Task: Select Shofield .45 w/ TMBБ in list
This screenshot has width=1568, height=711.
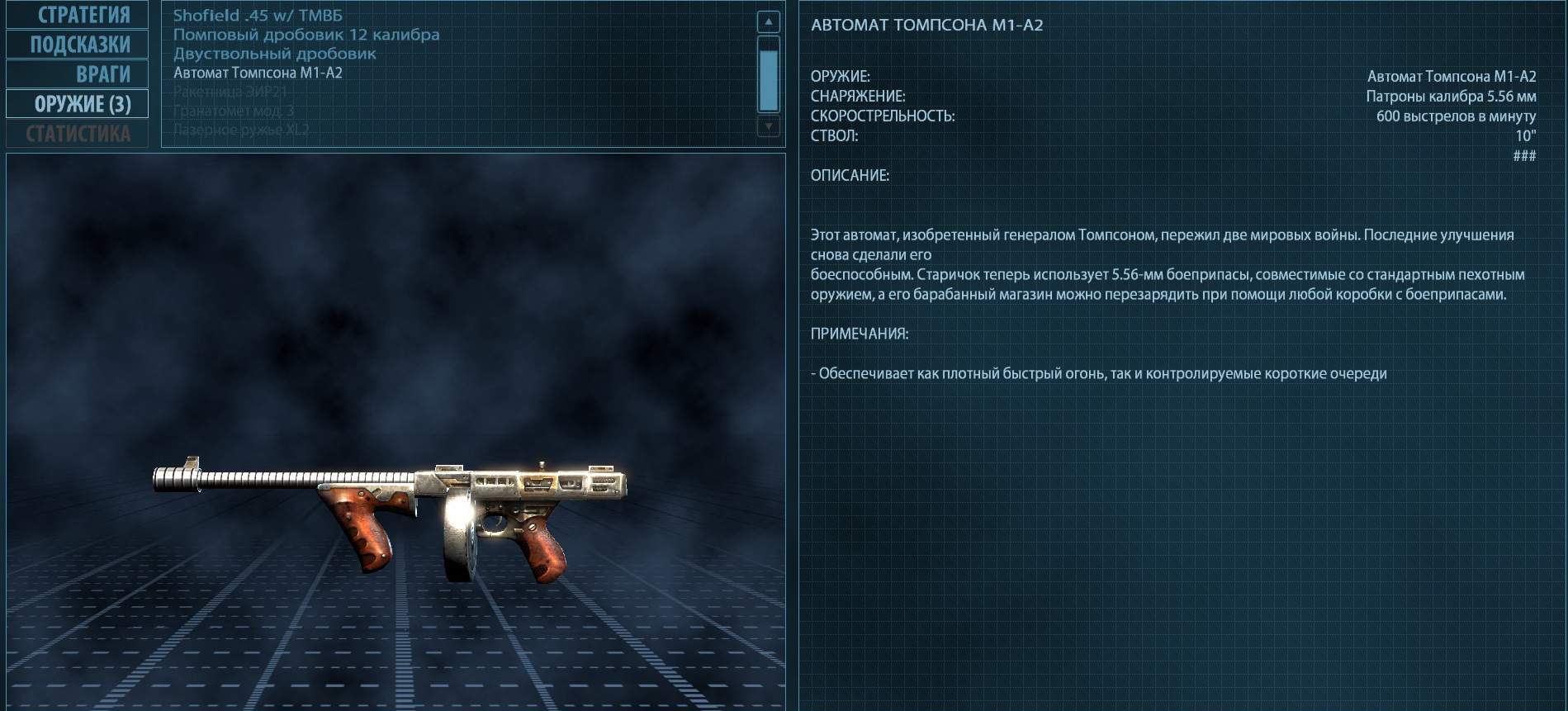Action: click(x=258, y=16)
